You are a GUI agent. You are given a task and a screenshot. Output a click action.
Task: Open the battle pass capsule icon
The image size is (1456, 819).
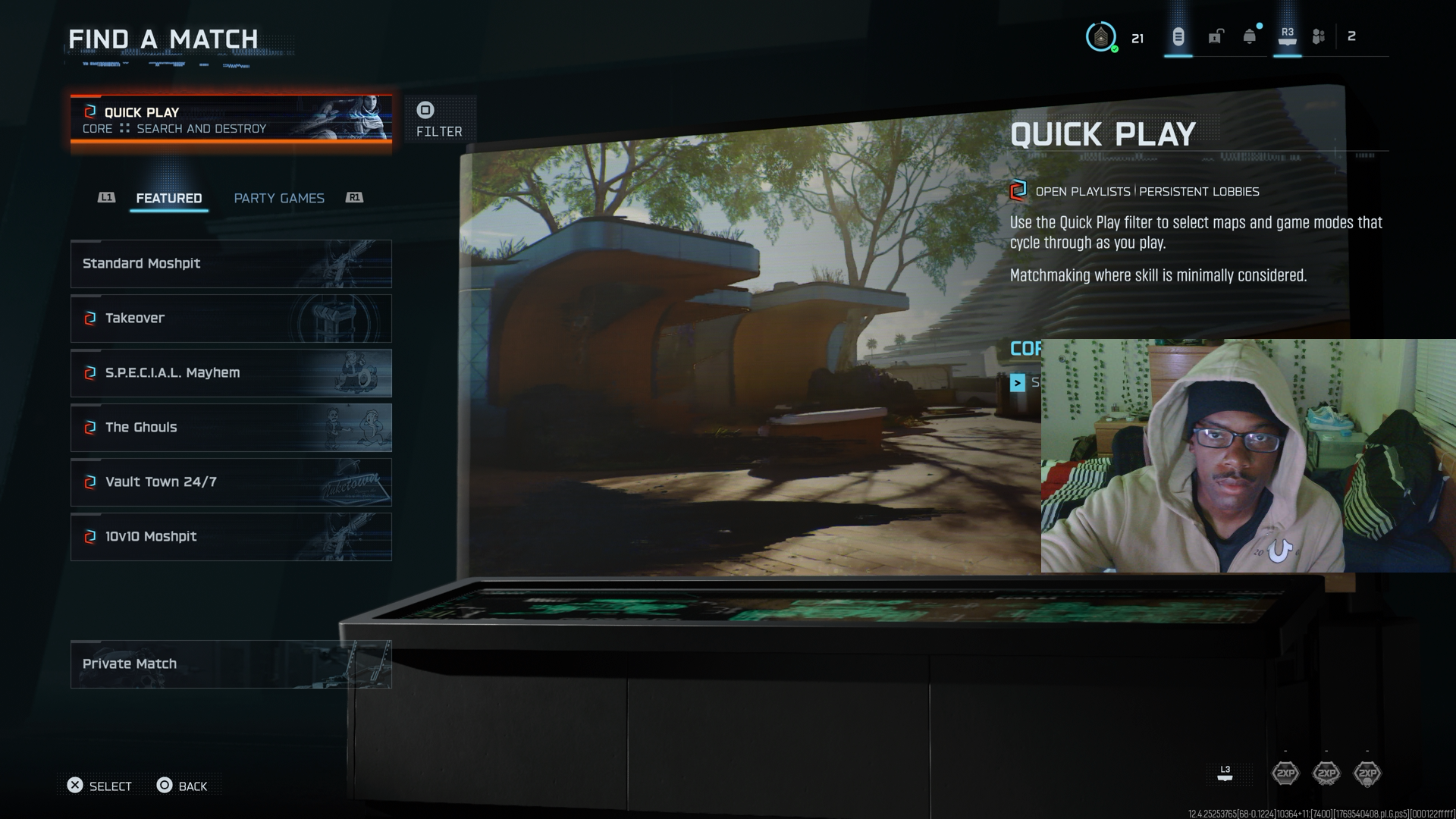coord(1176,36)
